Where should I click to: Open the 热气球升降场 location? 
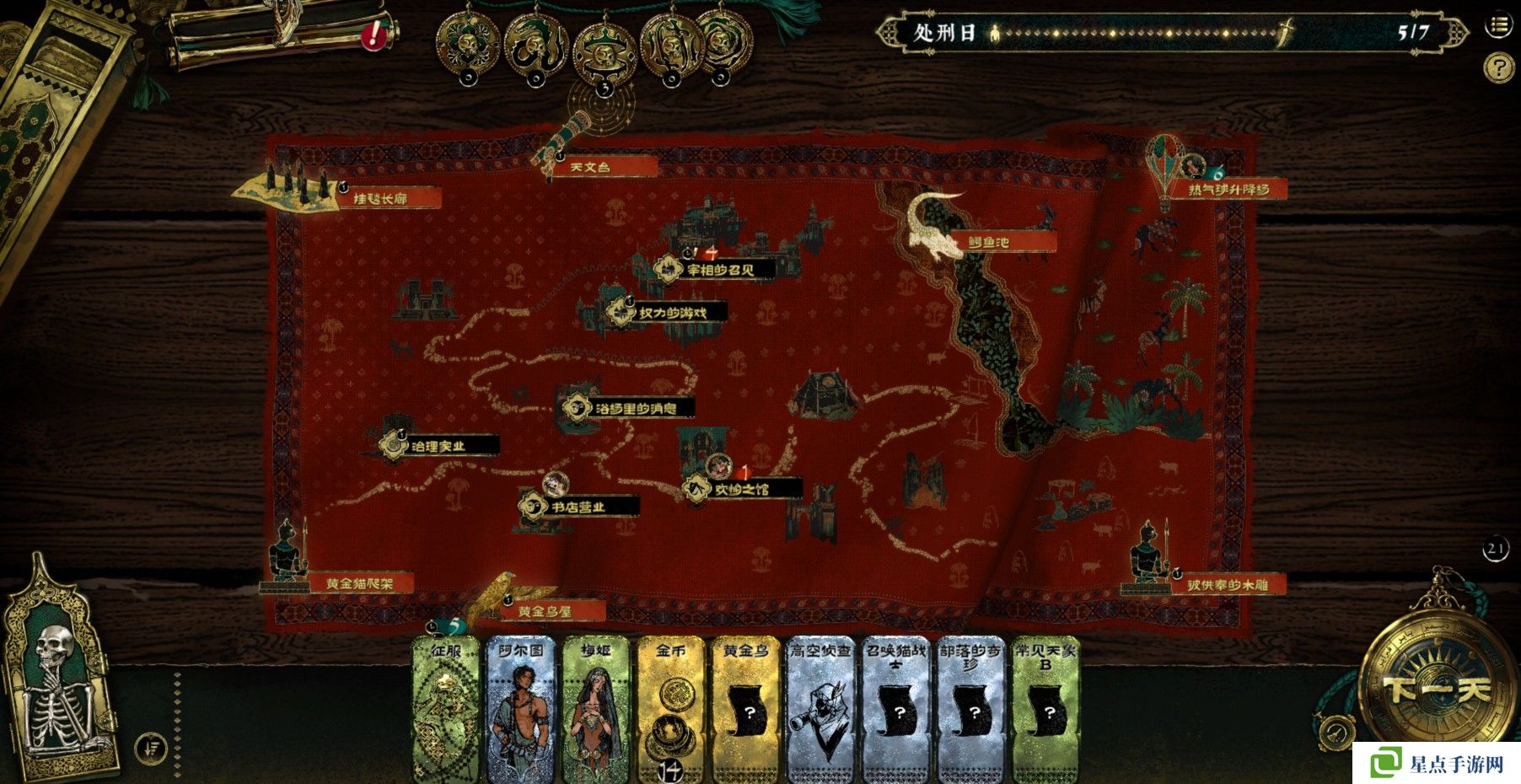point(1228,190)
